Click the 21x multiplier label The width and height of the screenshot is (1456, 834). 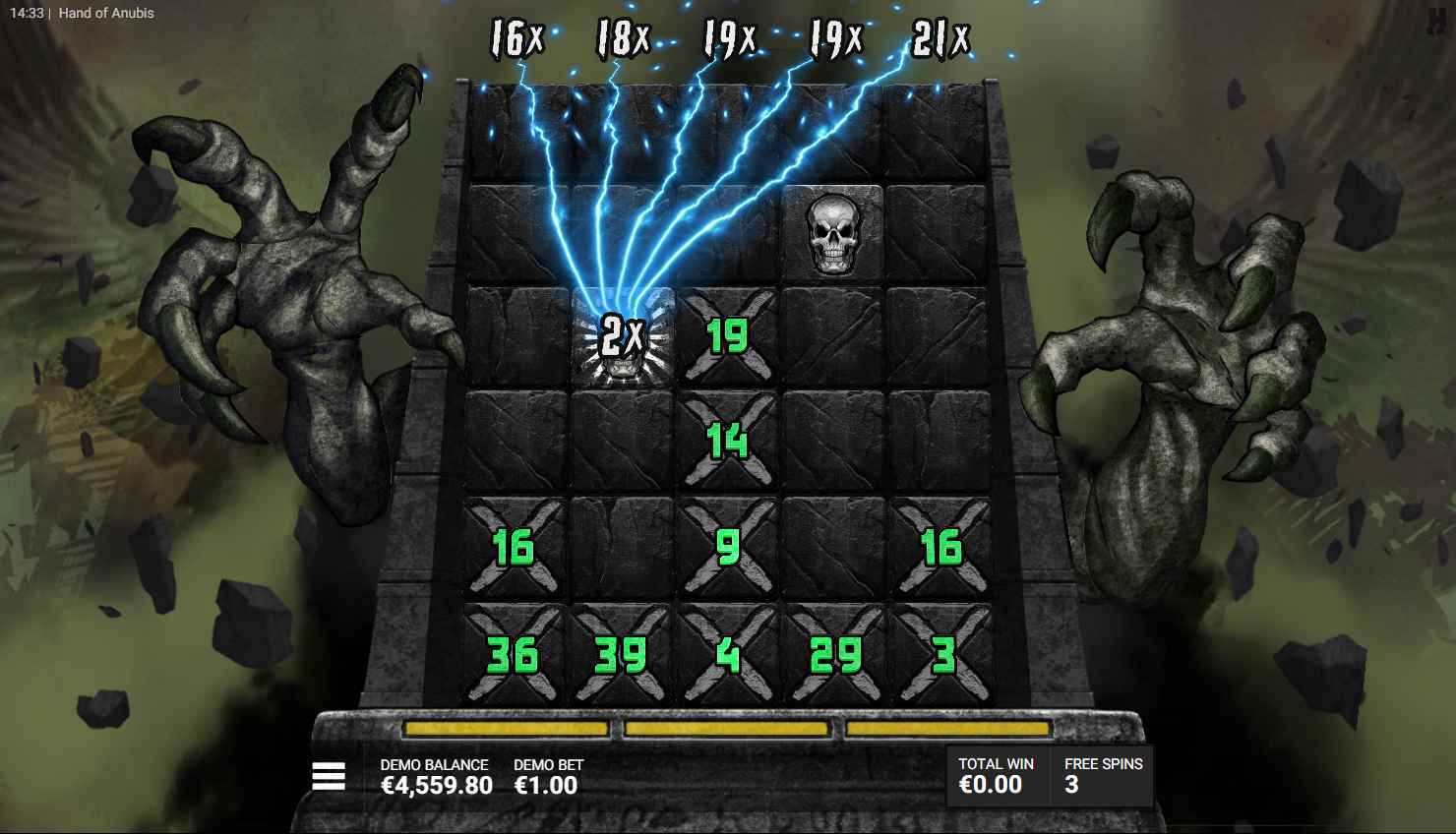tap(941, 36)
